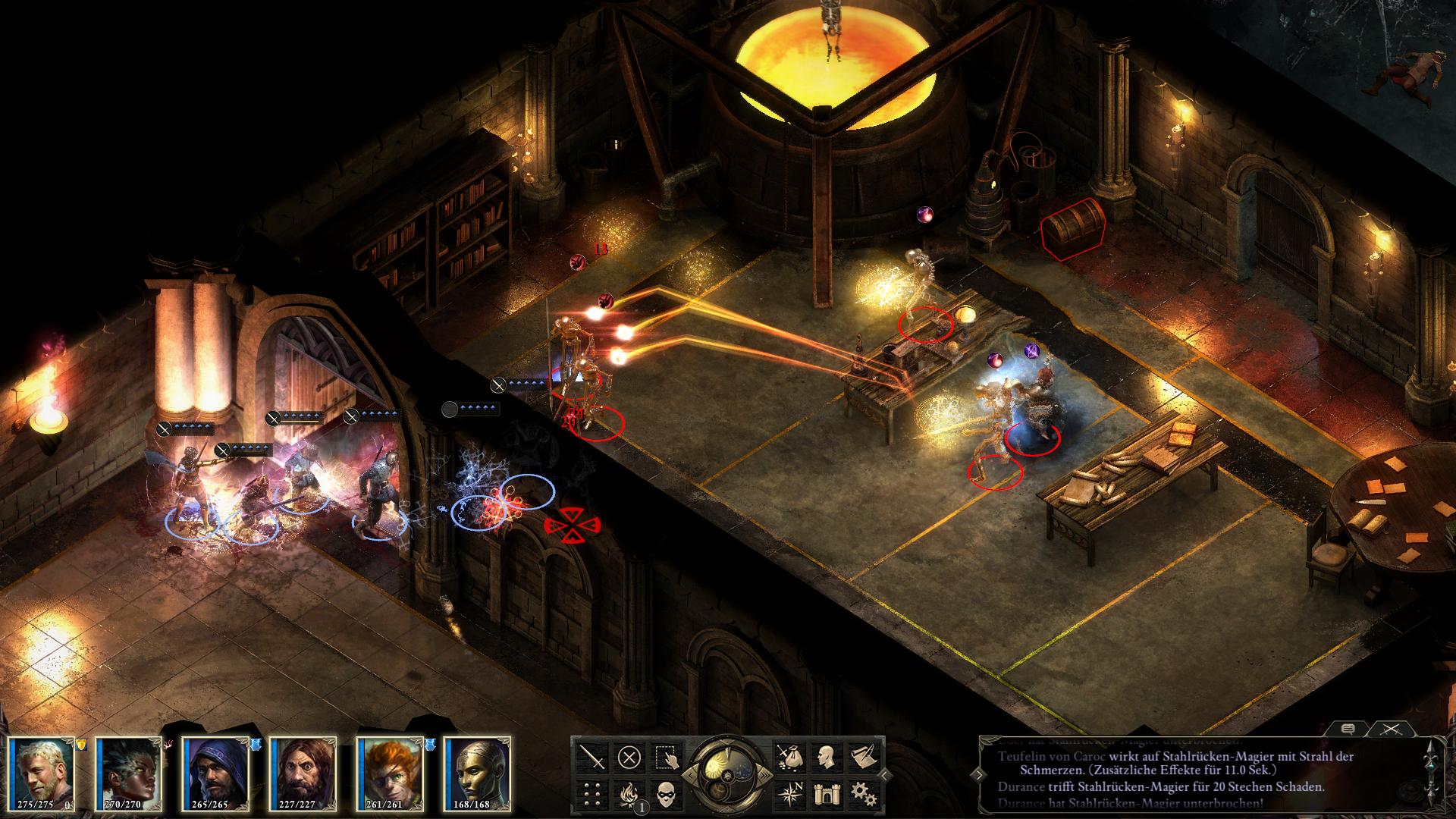Screen dimensions: 1456x819
Task: Open the party formation dots button
Action: point(591,794)
